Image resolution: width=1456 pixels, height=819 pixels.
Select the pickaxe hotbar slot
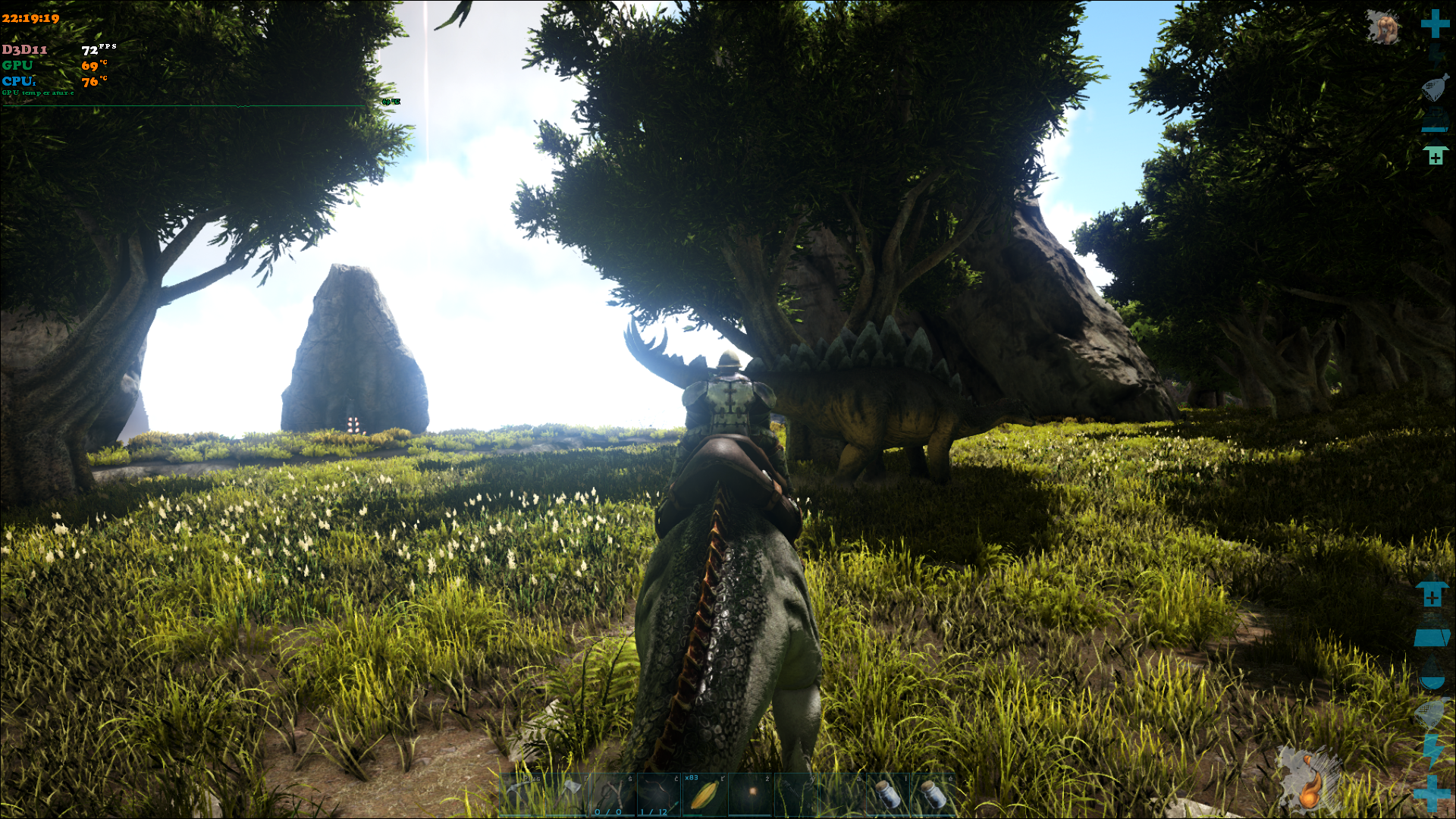522,795
